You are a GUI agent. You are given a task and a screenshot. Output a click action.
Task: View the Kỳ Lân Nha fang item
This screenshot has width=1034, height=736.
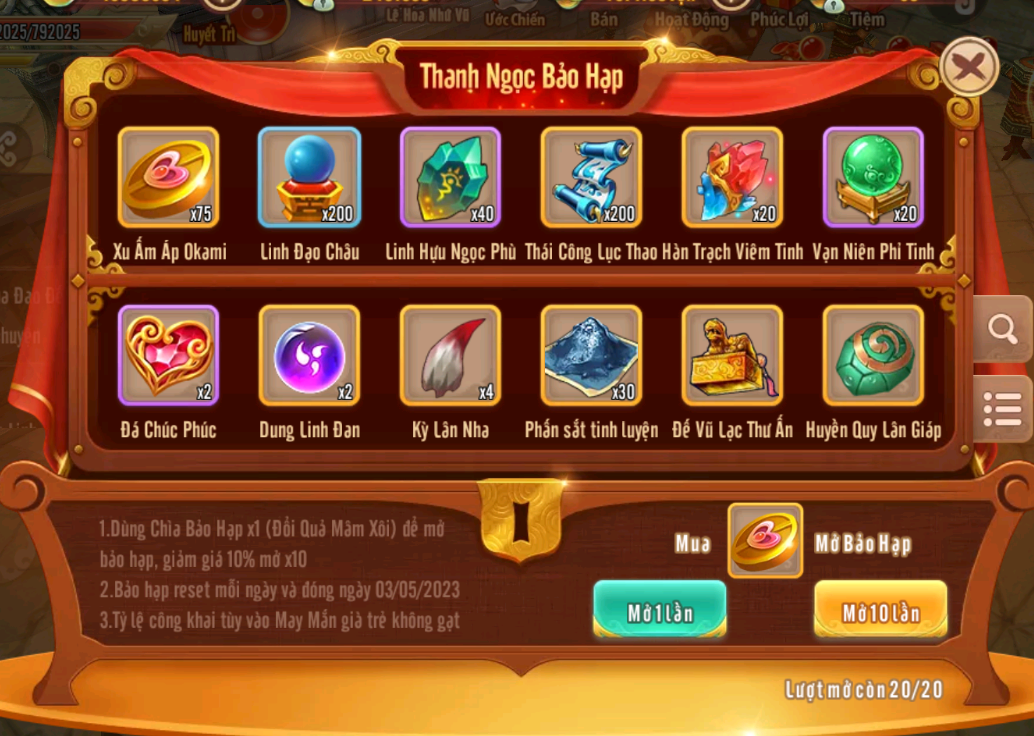pyautogui.click(x=450, y=355)
